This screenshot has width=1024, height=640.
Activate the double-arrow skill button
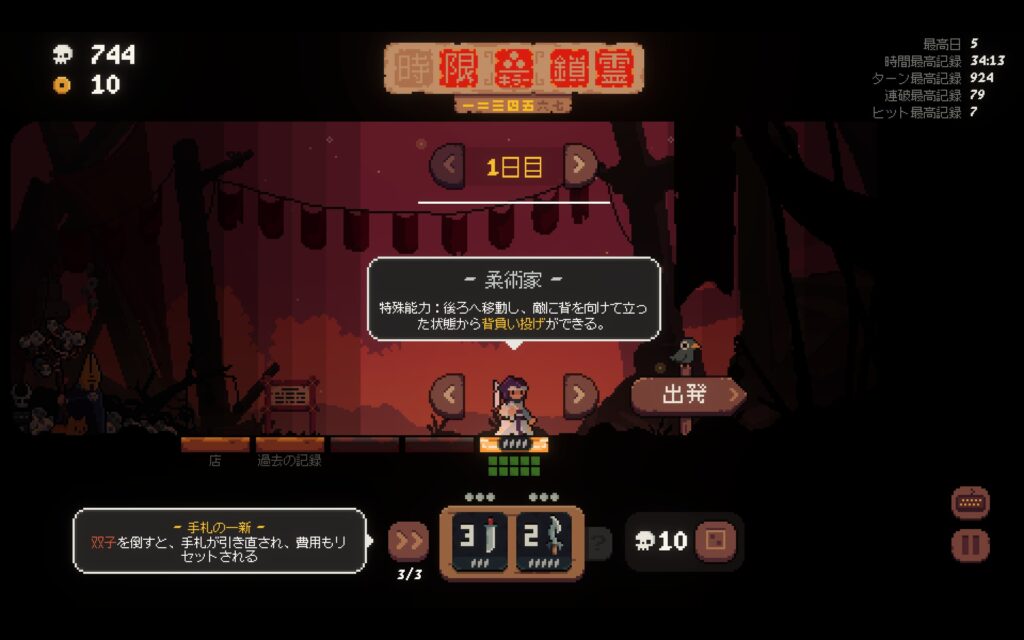[408, 541]
